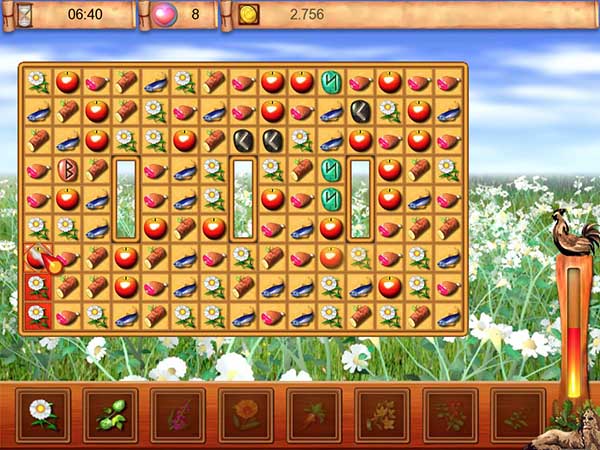Choose the yellow-brown blossoms slot
Image resolution: width=600 pixels, height=450 pixels.
[x=382, y=414]
